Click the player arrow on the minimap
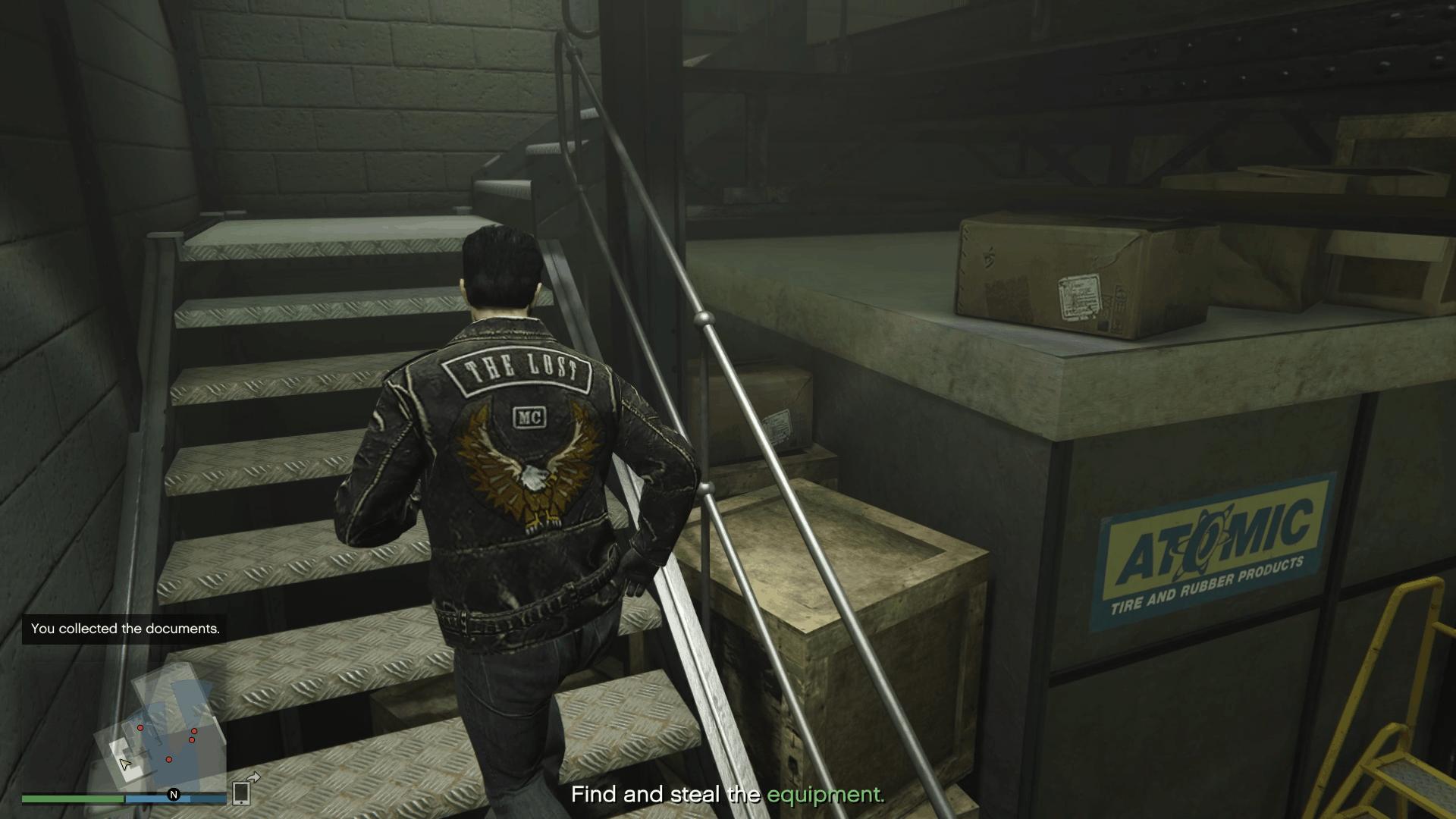 (125, 763)
